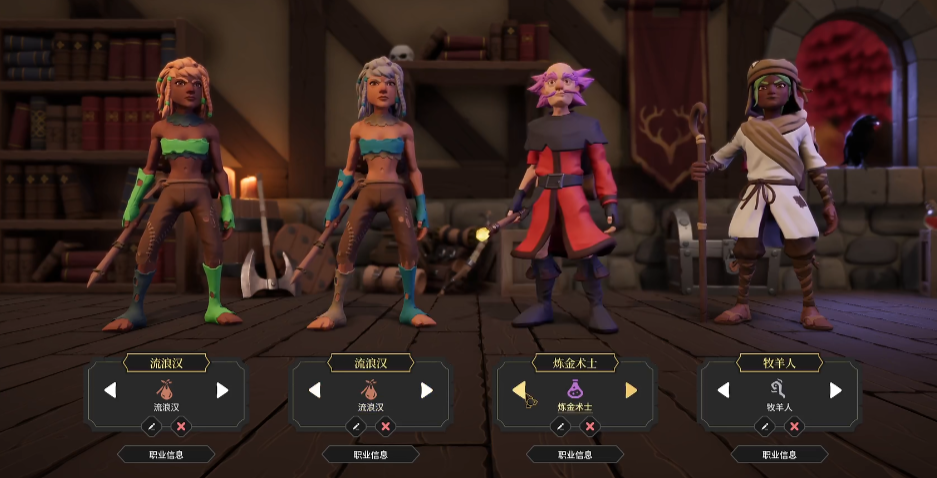Customize the 牧羊人 character via pencil icon

[x=765, y=426]
